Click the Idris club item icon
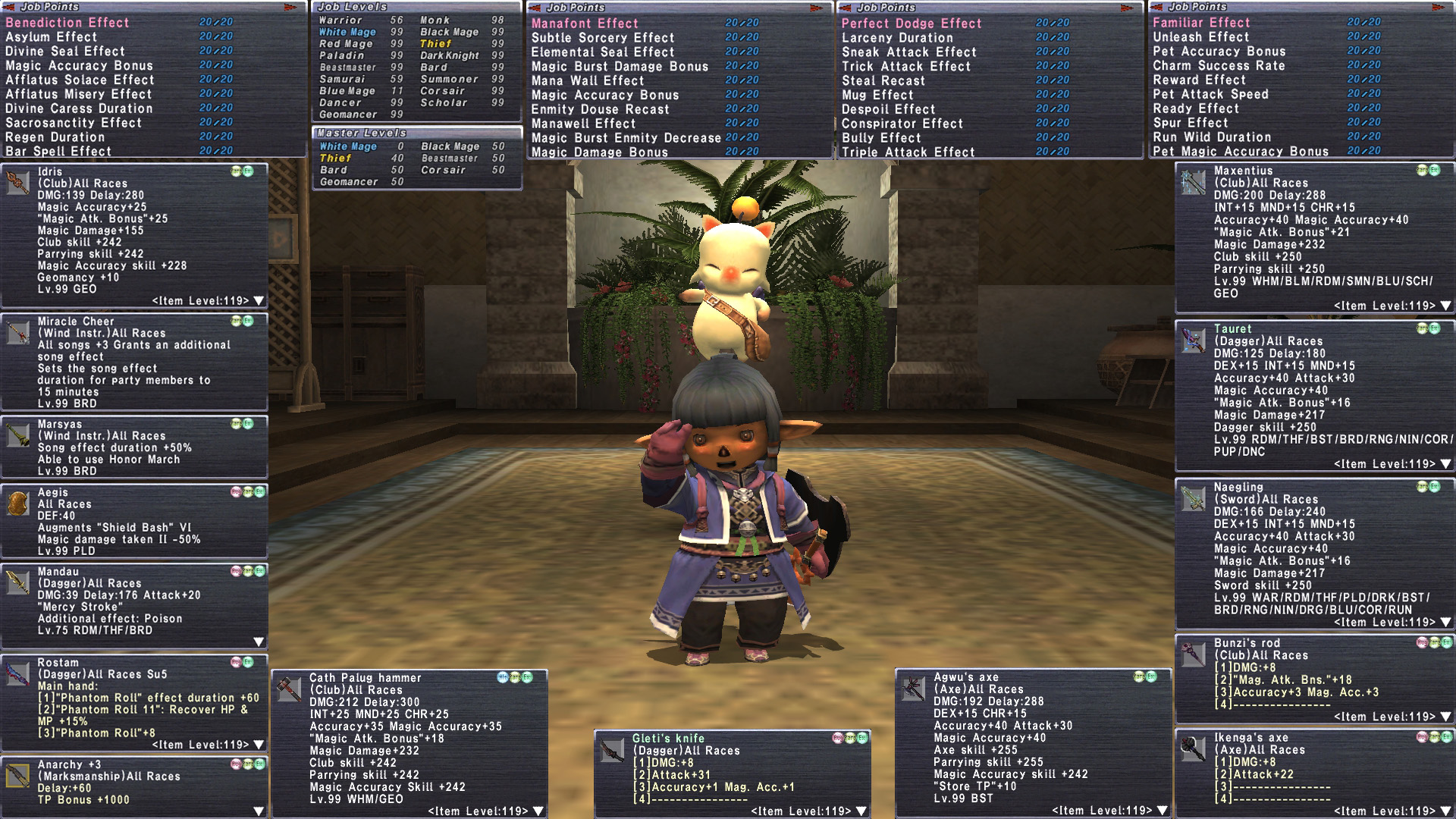1456x819 pixels. pos(17,183)
